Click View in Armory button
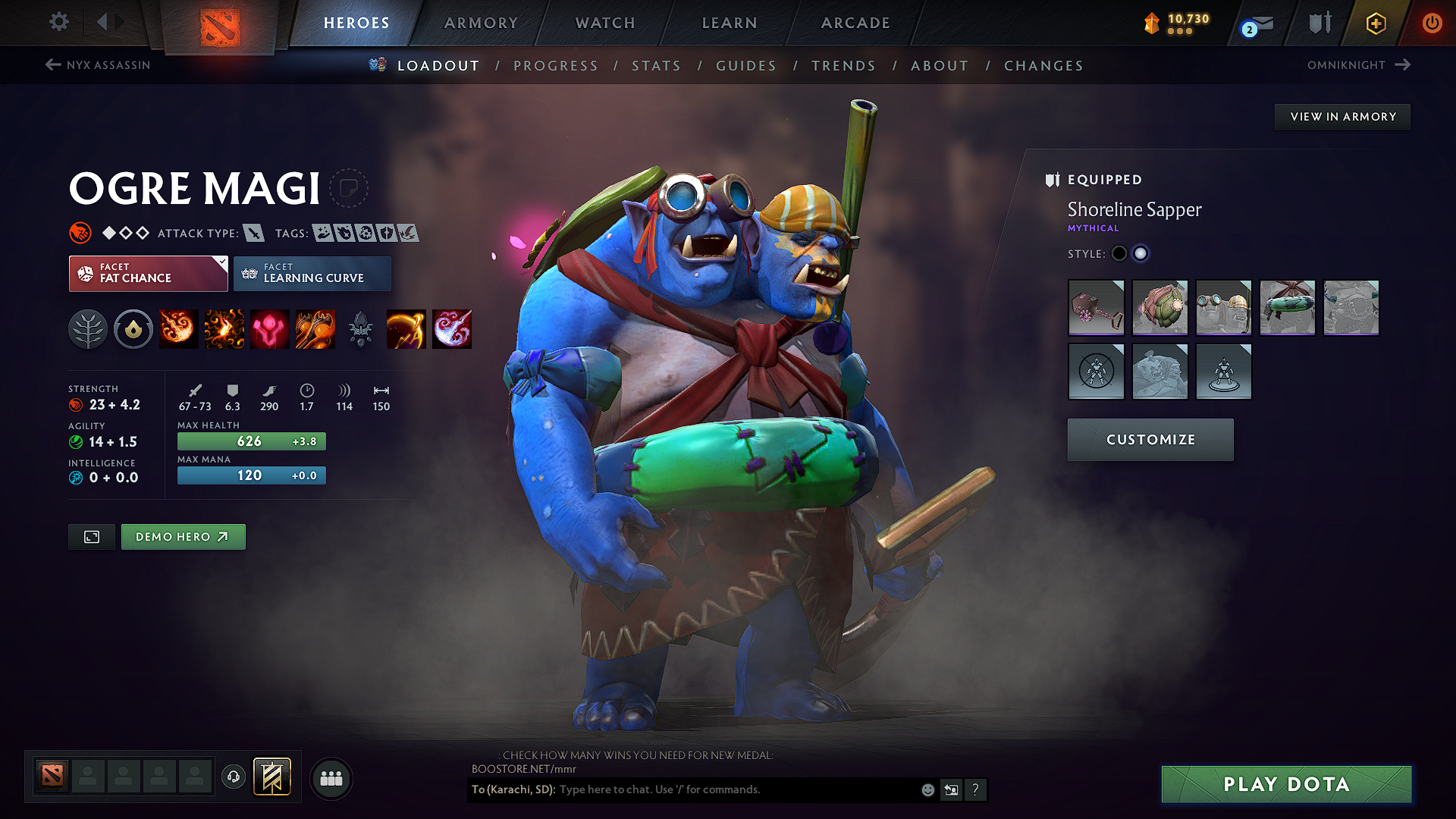 coord(1342,117)
